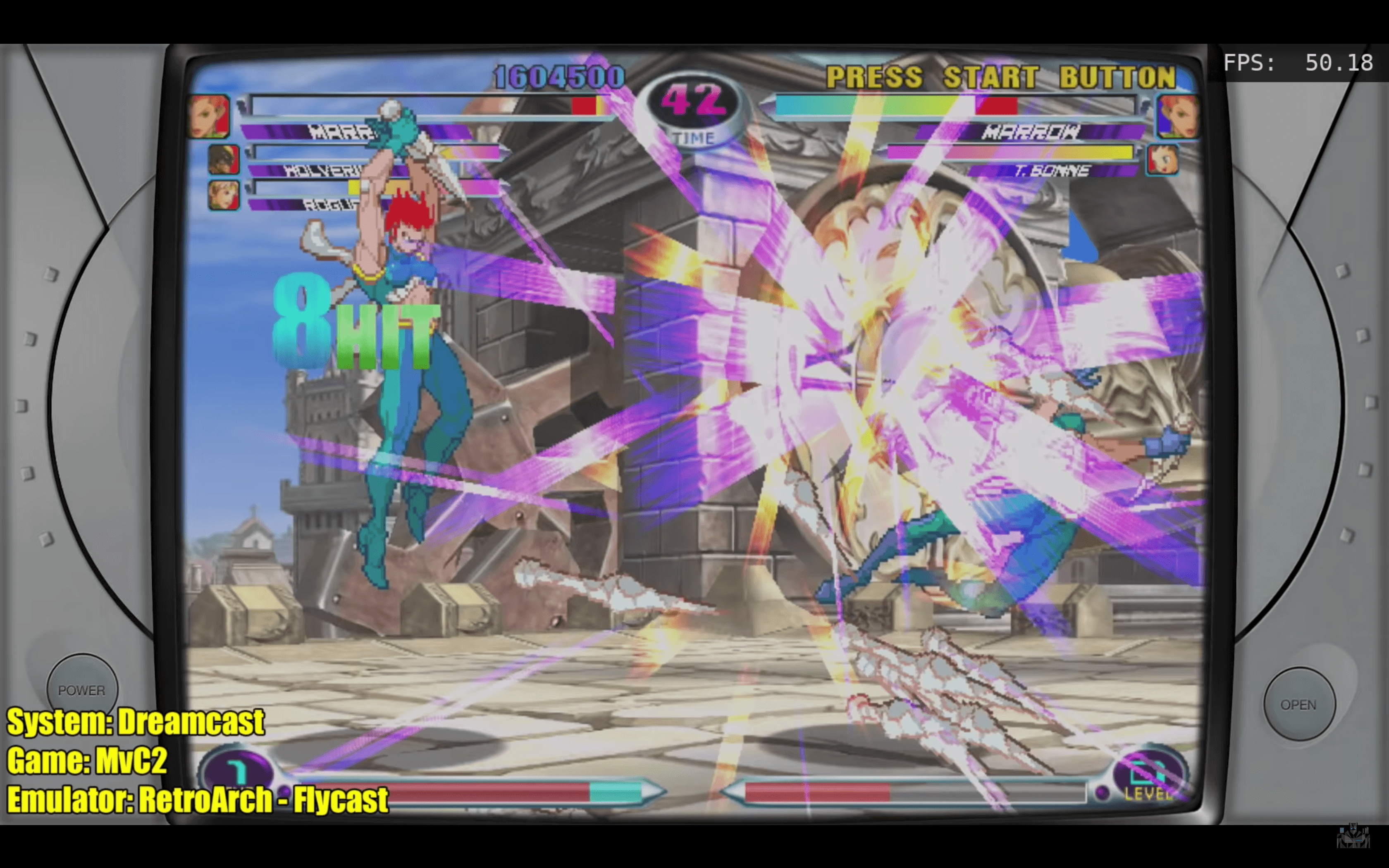Select the Wolverine partner portrait

tap(223, 159)
